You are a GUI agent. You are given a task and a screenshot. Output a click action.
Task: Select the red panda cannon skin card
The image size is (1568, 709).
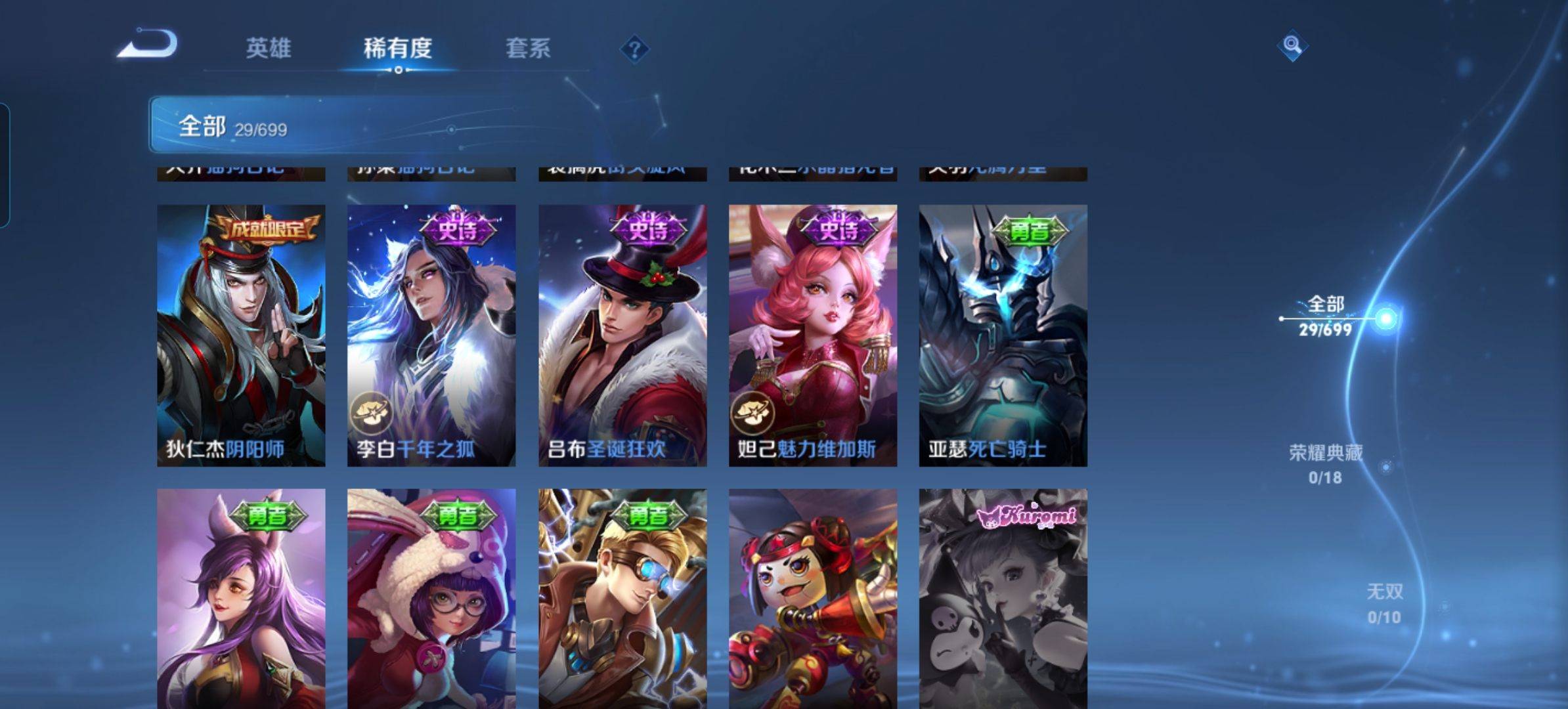pyautogui.click(x=813, y=597)
